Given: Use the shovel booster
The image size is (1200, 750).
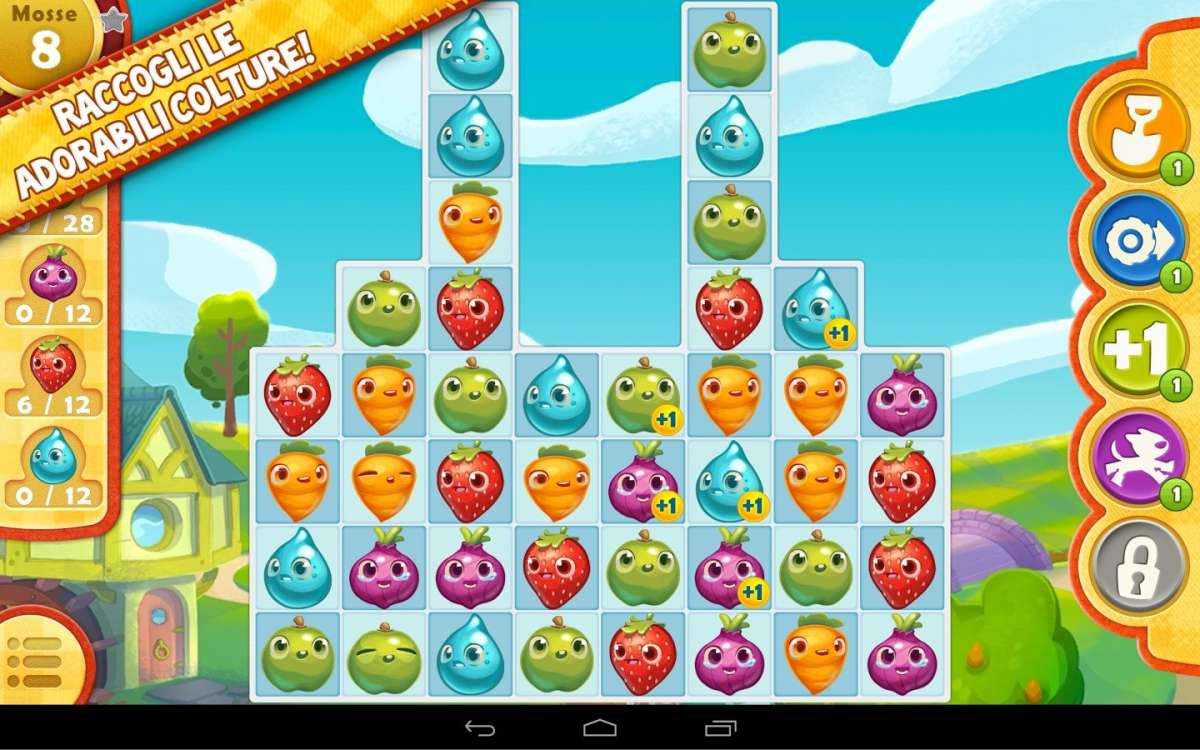Looking at the screenshot, I should click(x=1126, y=130).
